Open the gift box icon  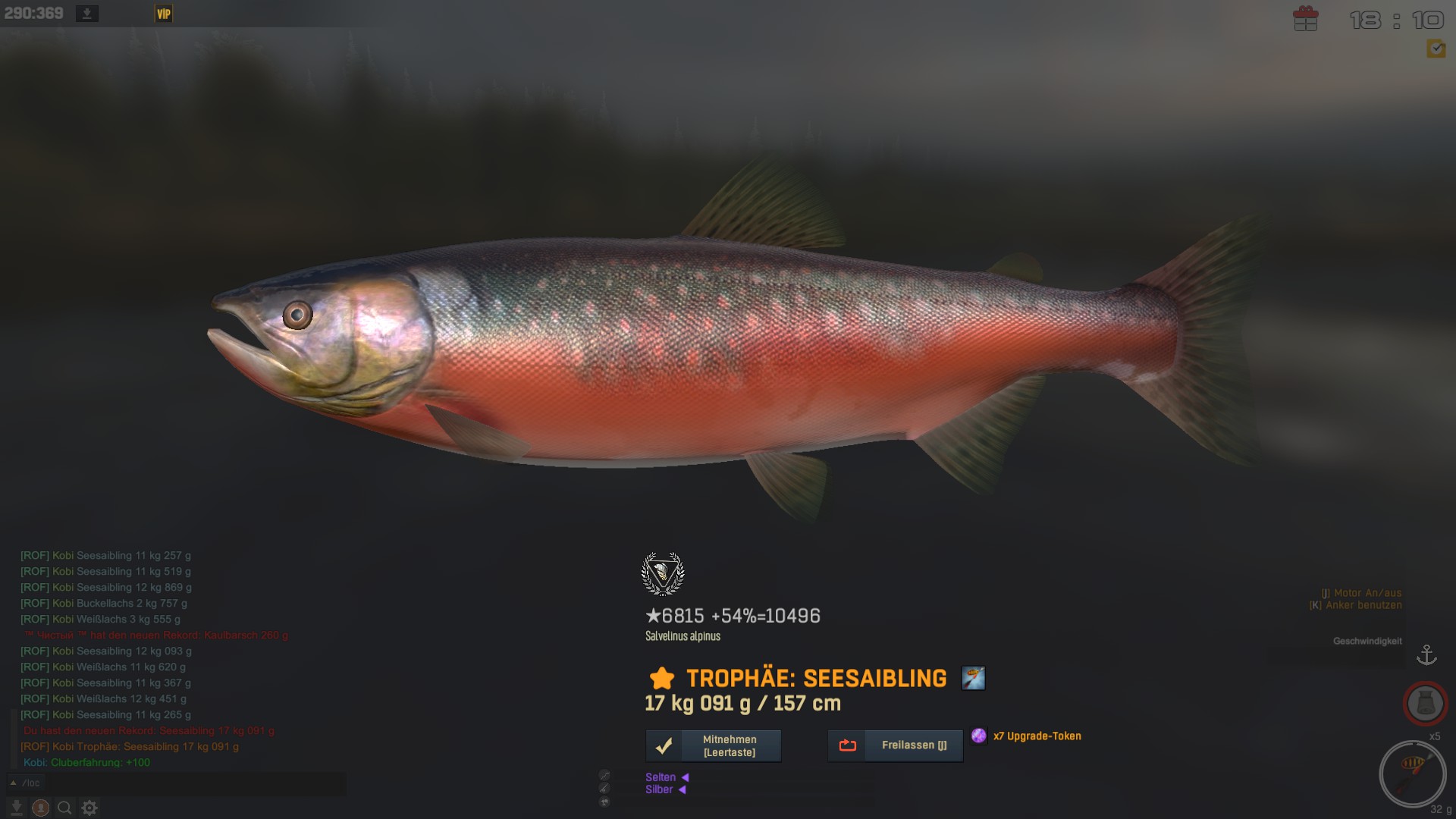pyautogui.click(x=1305, y=19)
